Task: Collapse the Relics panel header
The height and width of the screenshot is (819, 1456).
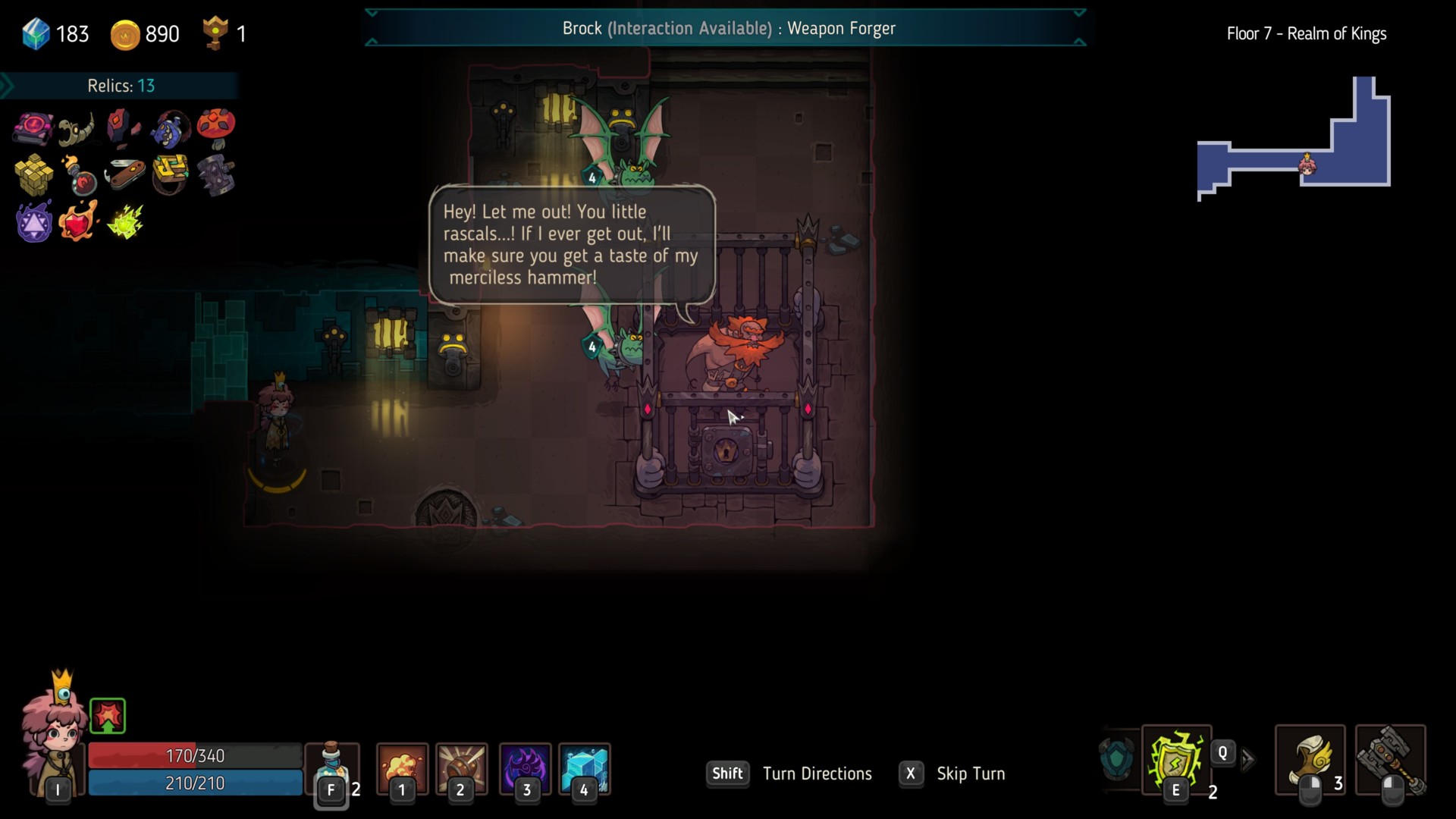Action: tap(121, 86)
